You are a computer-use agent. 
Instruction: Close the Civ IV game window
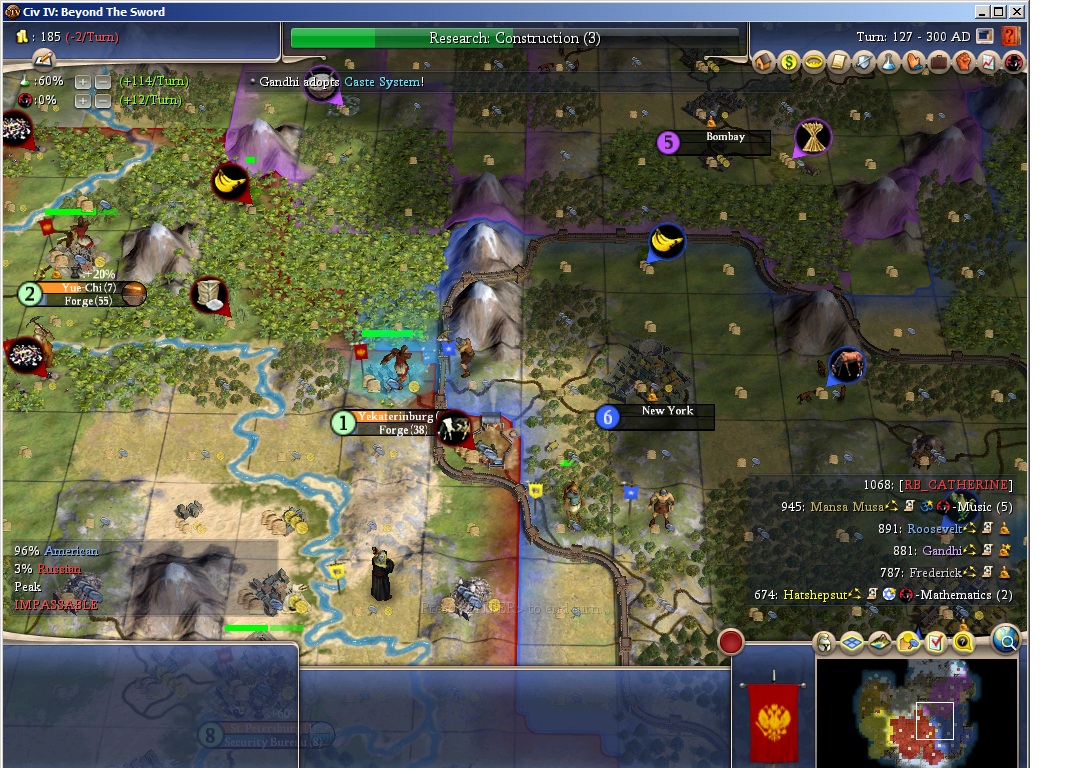click(x=1017, y=12)
